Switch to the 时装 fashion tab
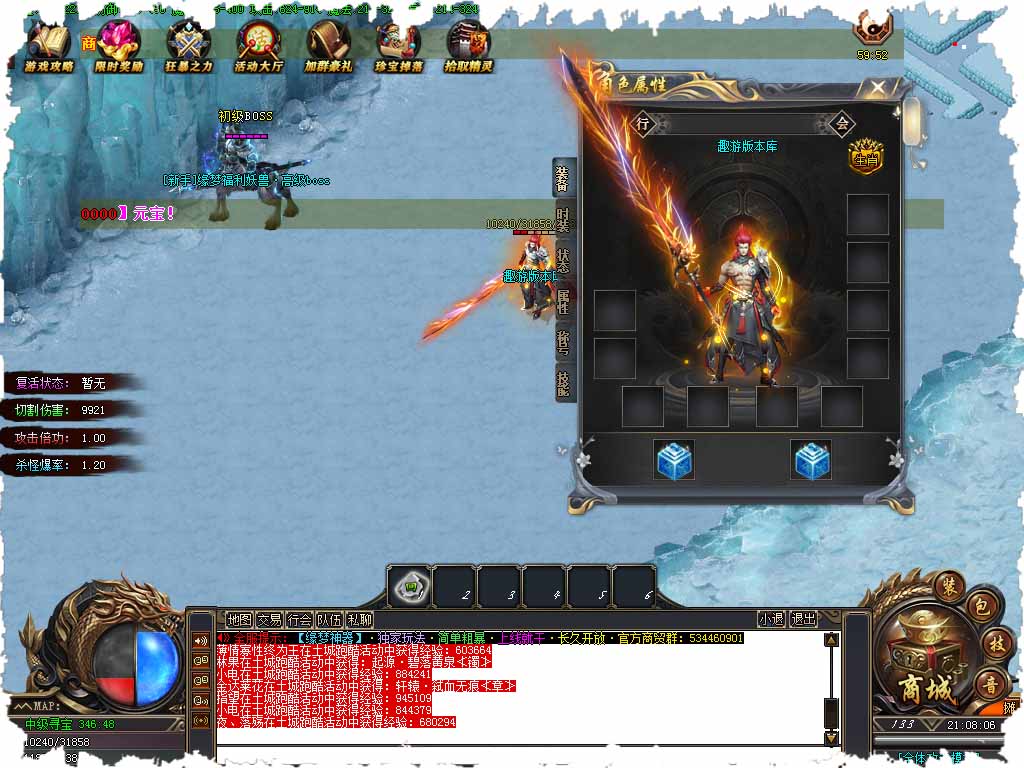Image resolution: width=1024 pixels, height=768 pixels. pos(564,220)
